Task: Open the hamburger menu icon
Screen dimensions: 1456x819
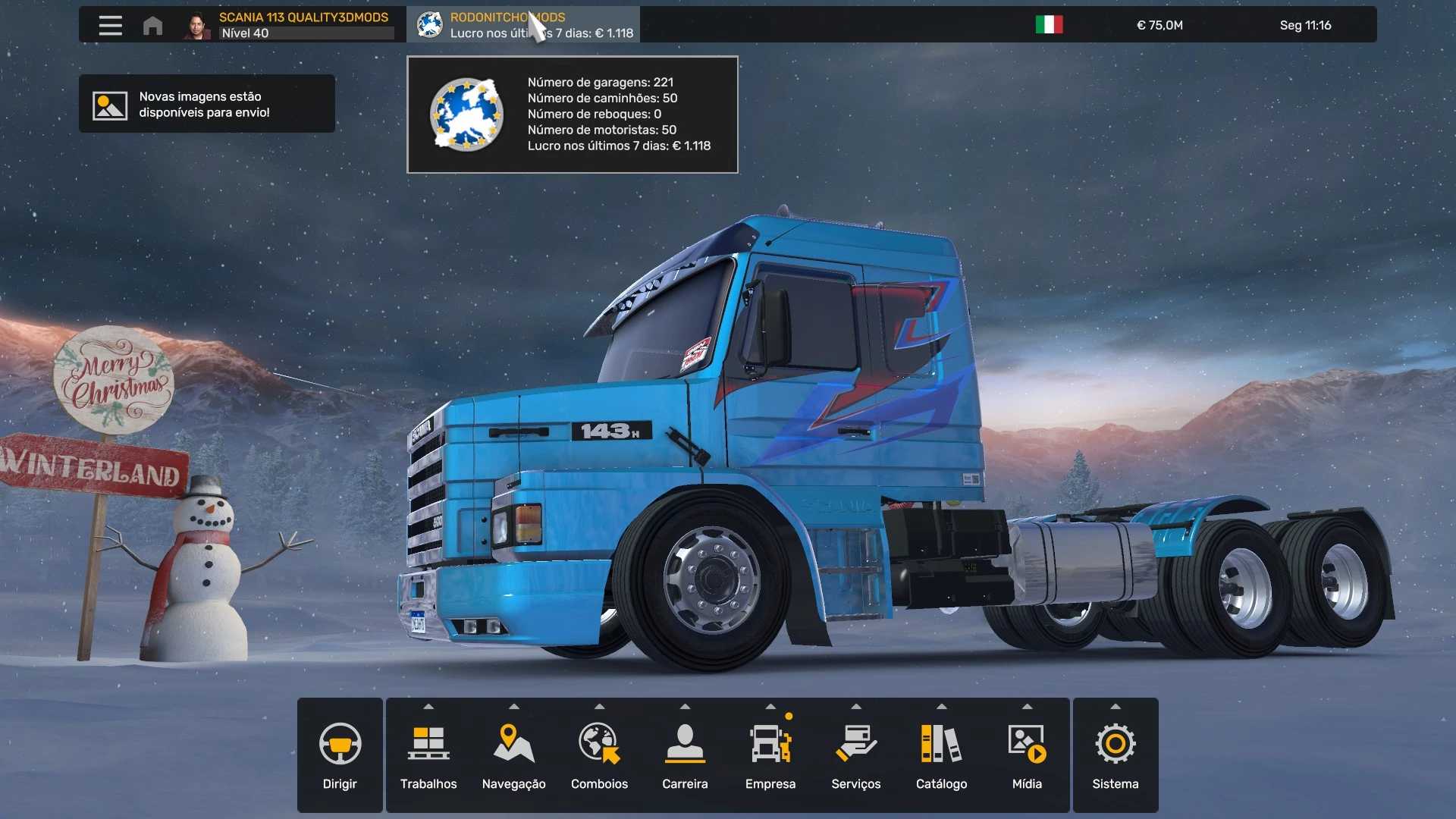Action: tap(110, 25)
